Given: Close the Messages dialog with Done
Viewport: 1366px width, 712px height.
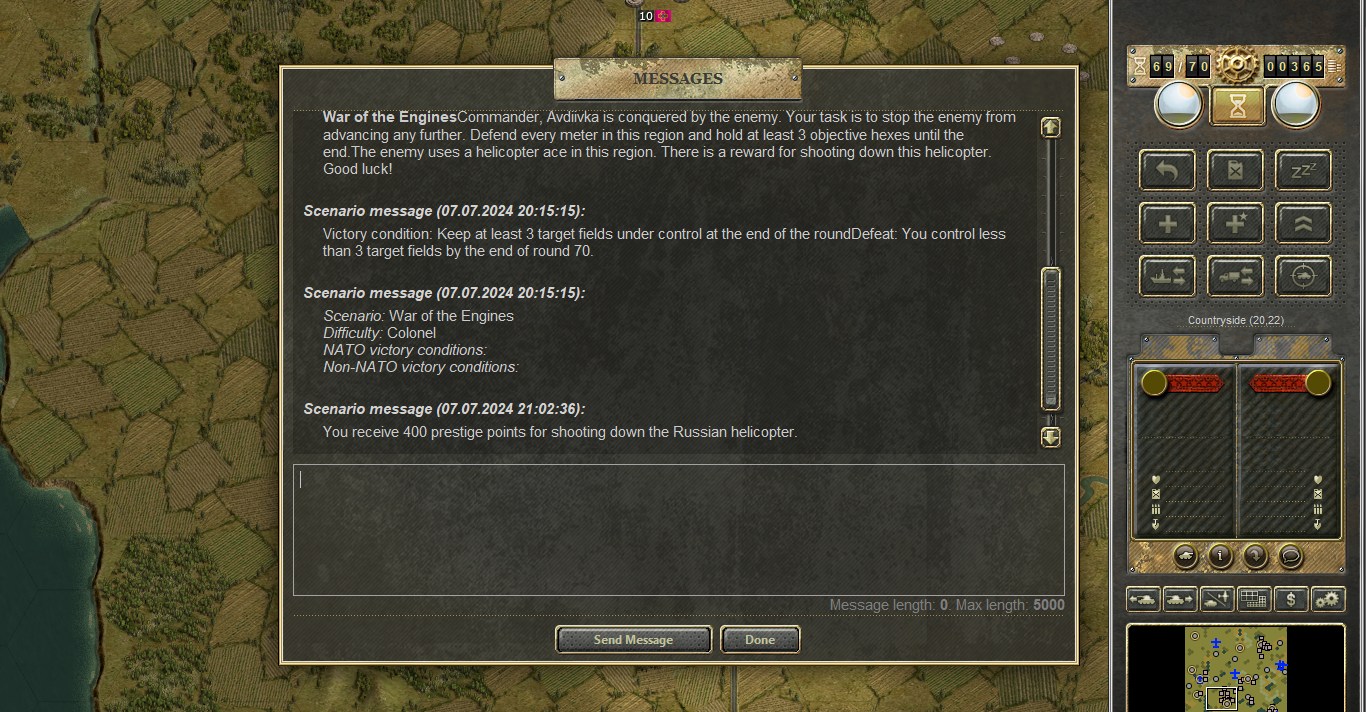Looking at the screenshot, I should coord(760,640).
